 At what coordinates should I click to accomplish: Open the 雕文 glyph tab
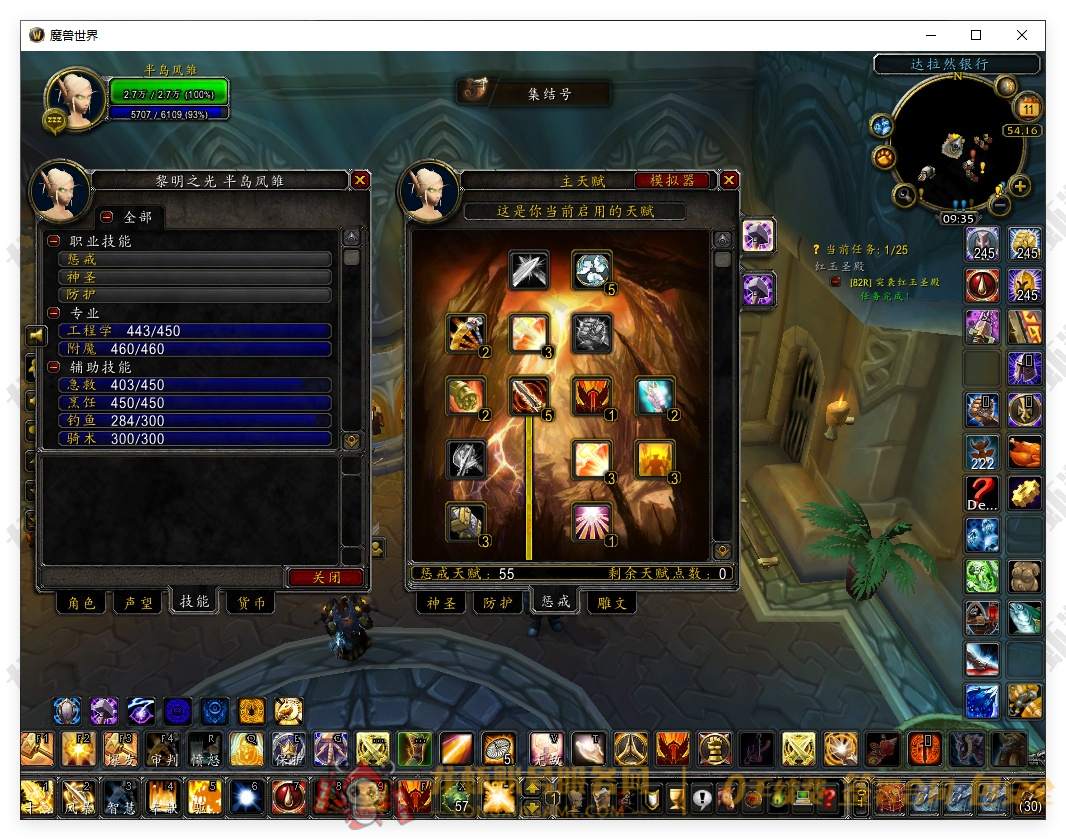[x=612, y=603]
